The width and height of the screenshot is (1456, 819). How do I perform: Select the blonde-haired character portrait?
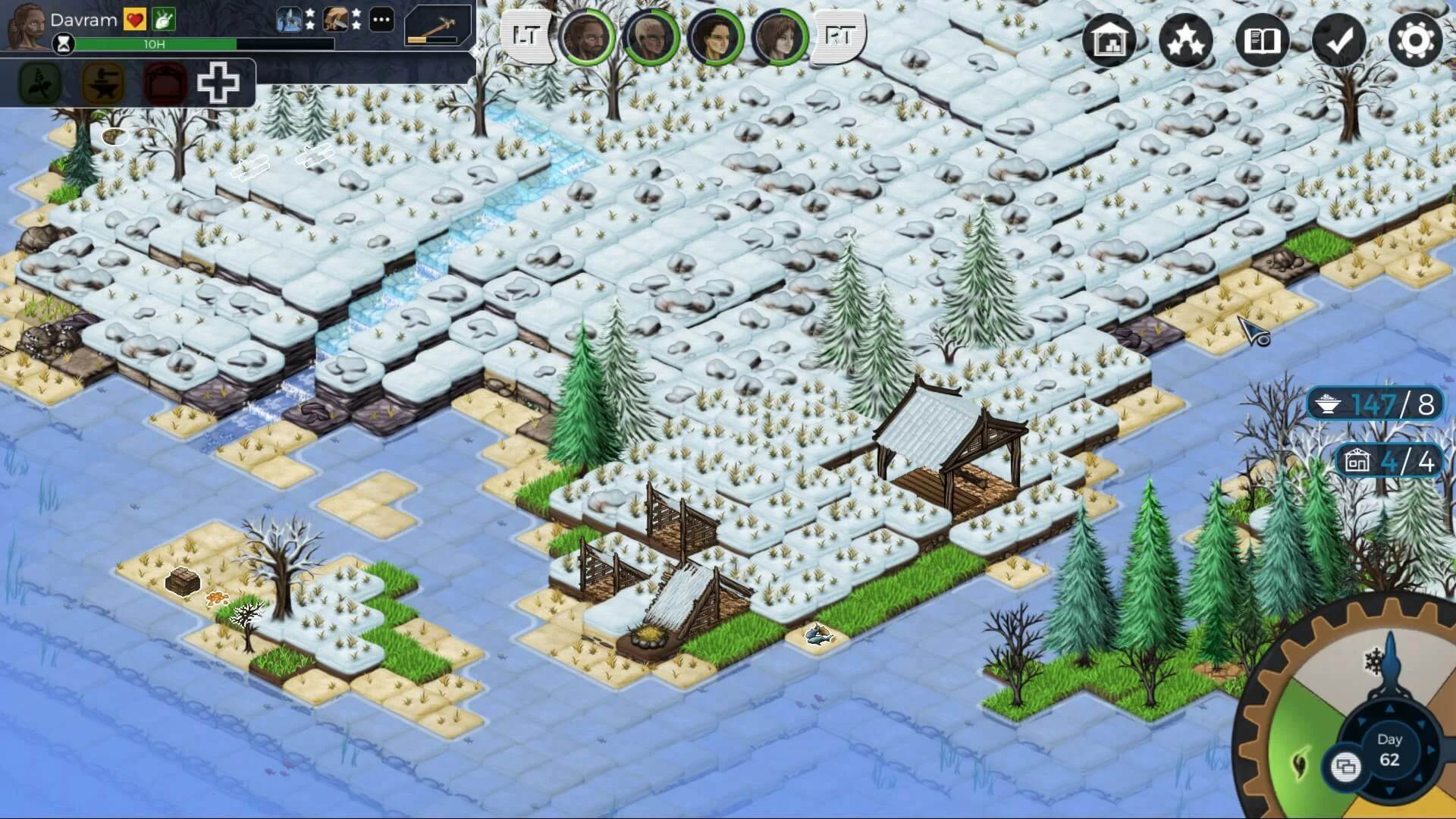650,36
